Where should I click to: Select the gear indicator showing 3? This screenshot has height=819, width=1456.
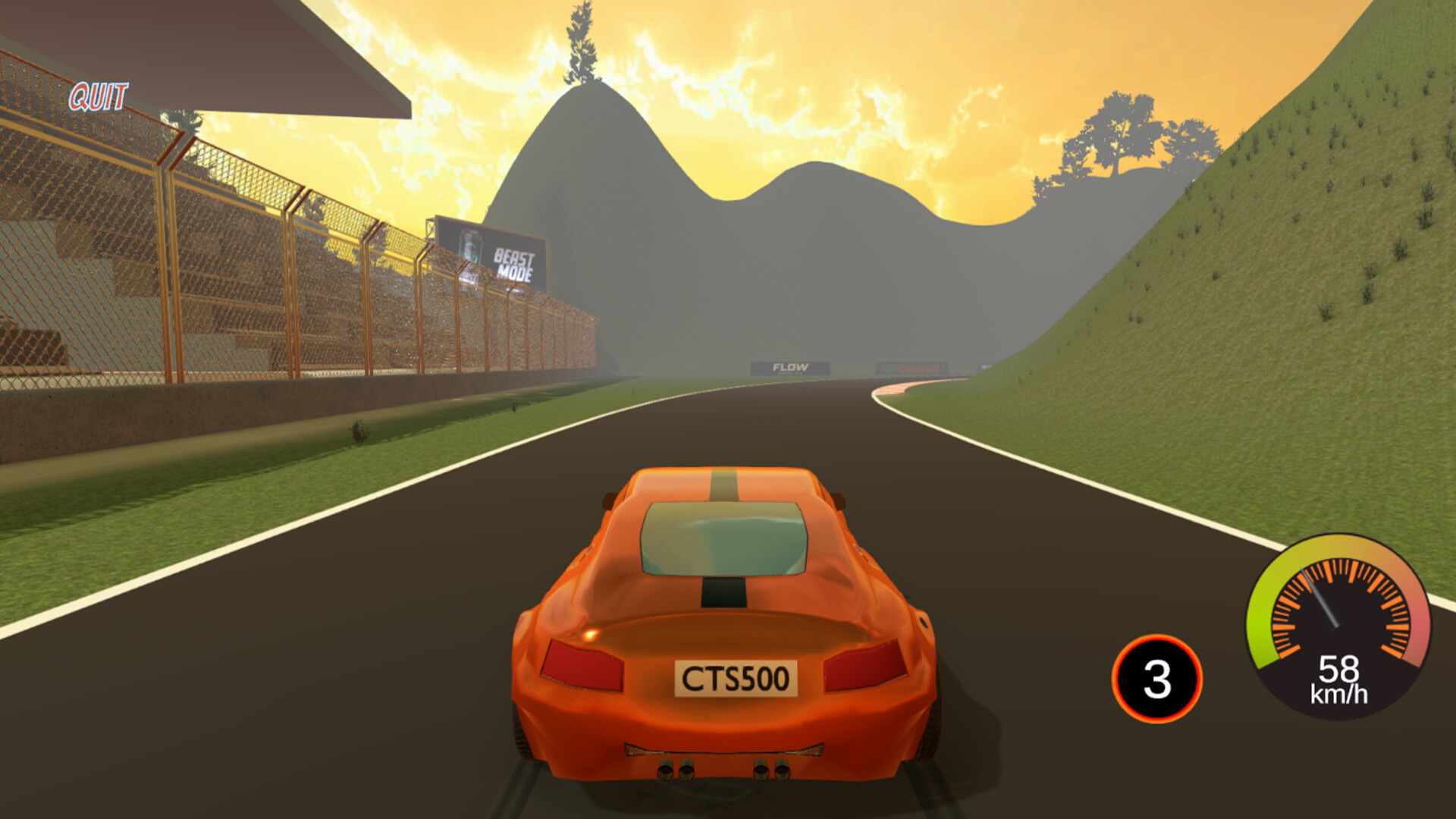[1156, 680]
